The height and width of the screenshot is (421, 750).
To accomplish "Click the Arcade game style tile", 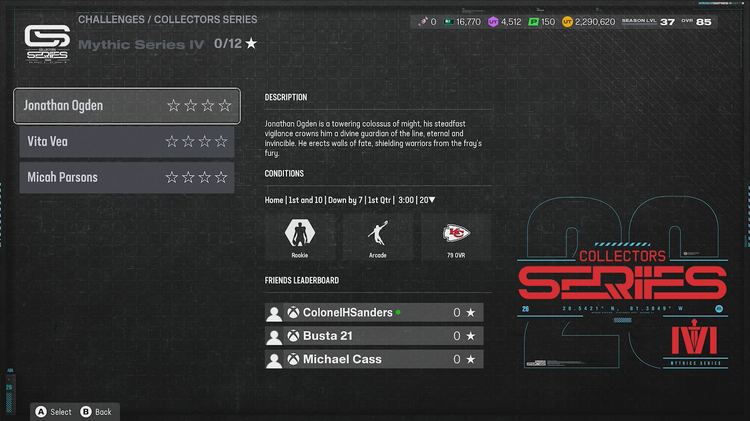I will [x=378, y=239].
